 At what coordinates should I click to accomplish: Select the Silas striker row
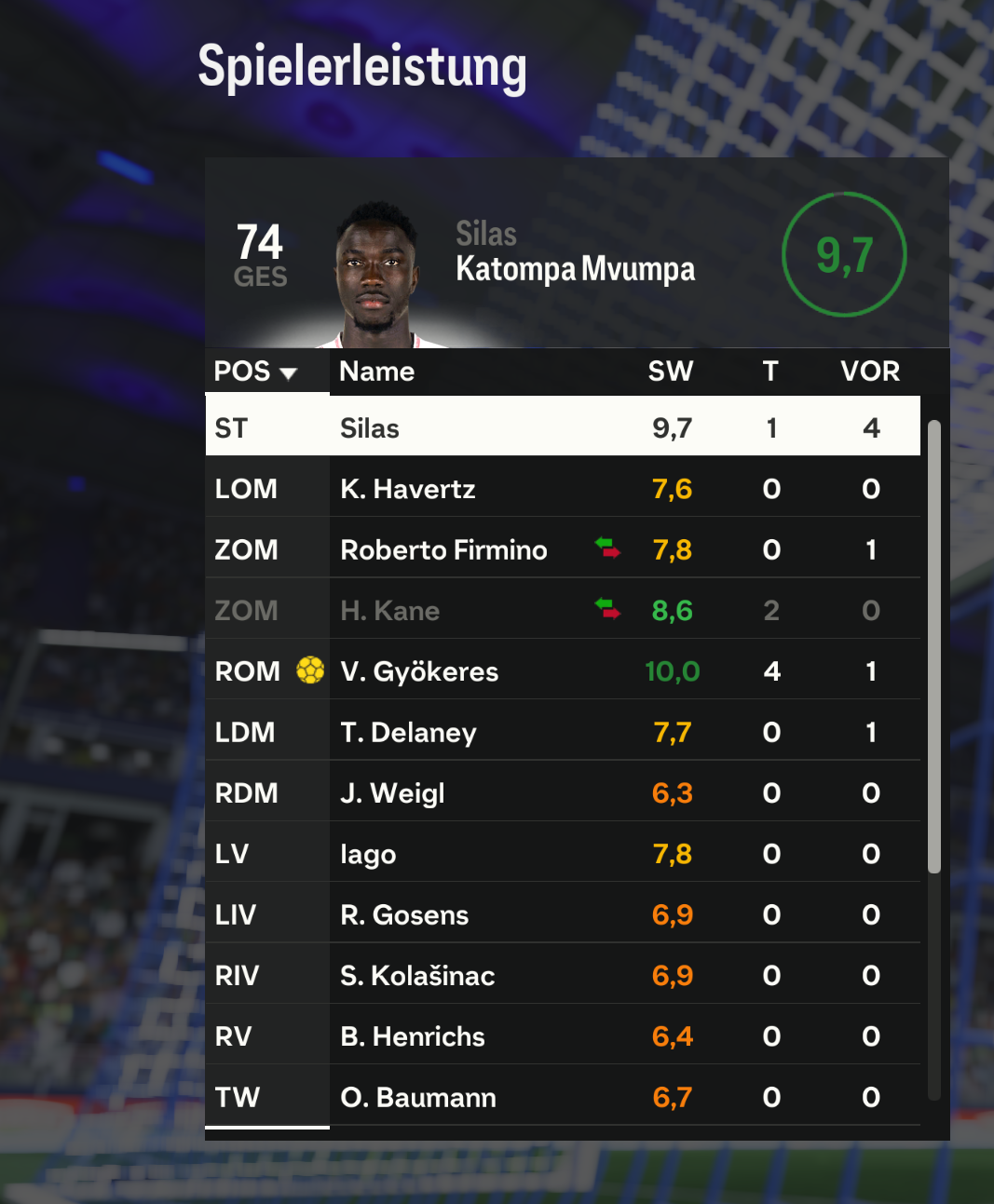pos(562,427)
